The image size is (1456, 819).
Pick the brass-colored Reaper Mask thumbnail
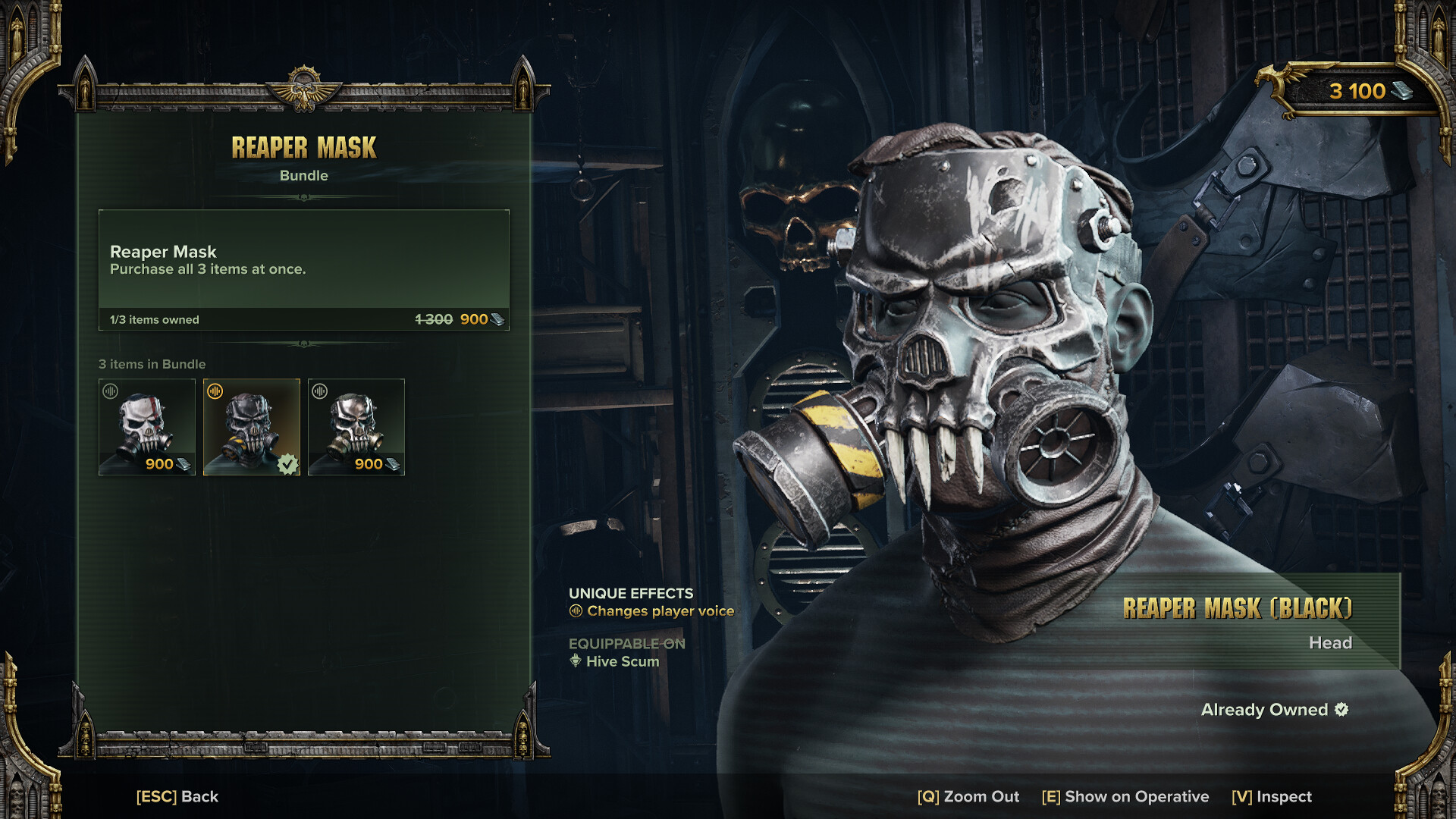coord(356,427)
